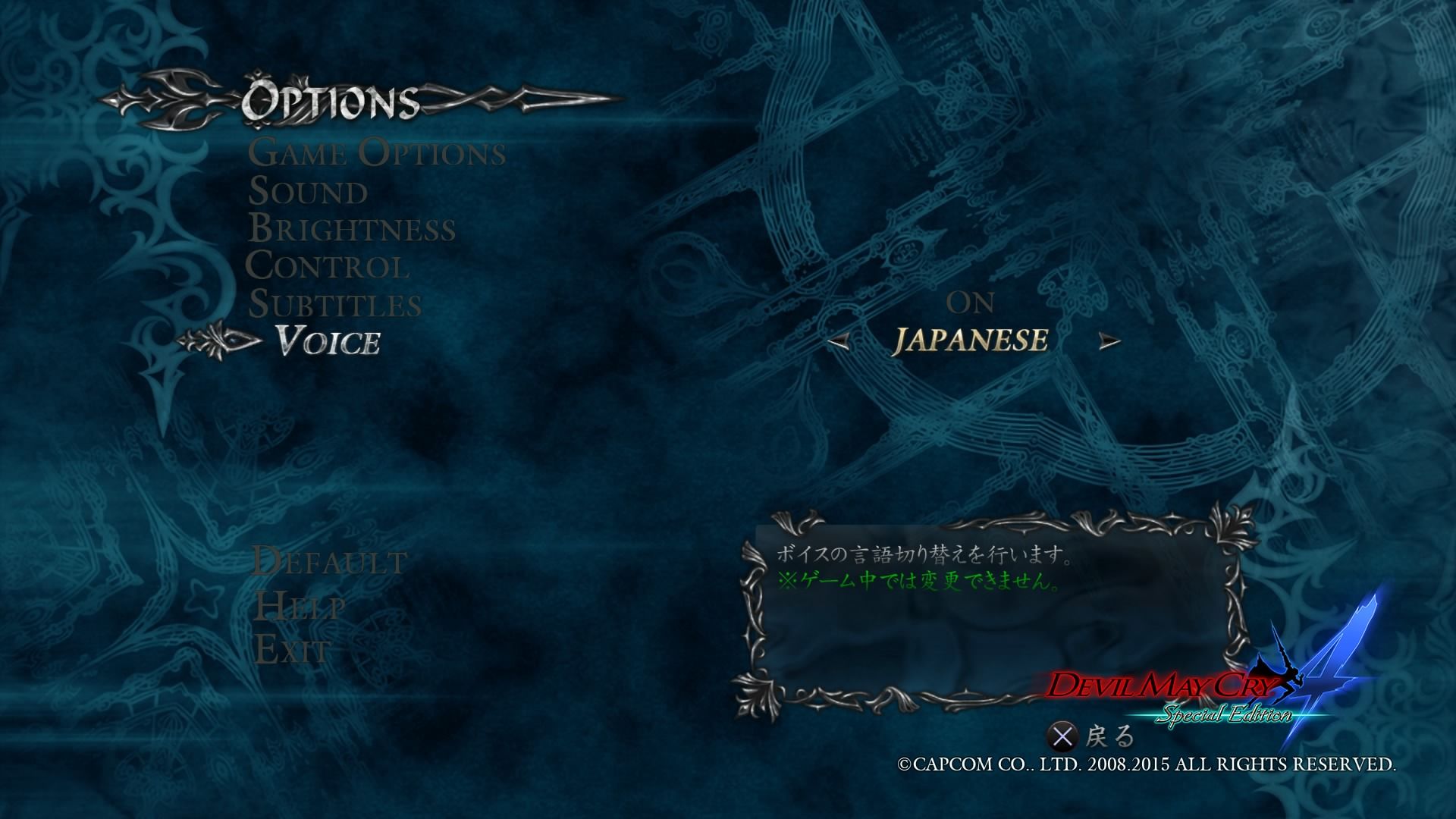Open the Brightness settings

[x=352, y=229]
